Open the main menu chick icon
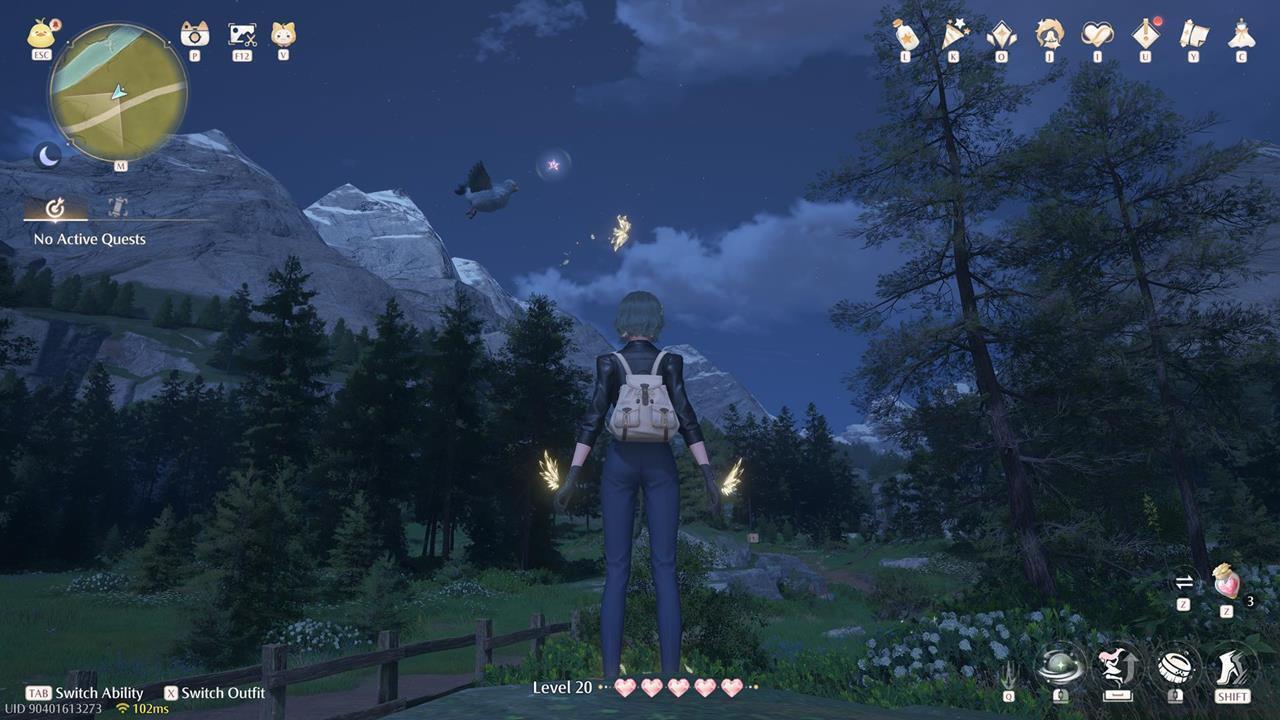Image resolution: width=1280 pixels, height=720 pixels. (40, 35)
